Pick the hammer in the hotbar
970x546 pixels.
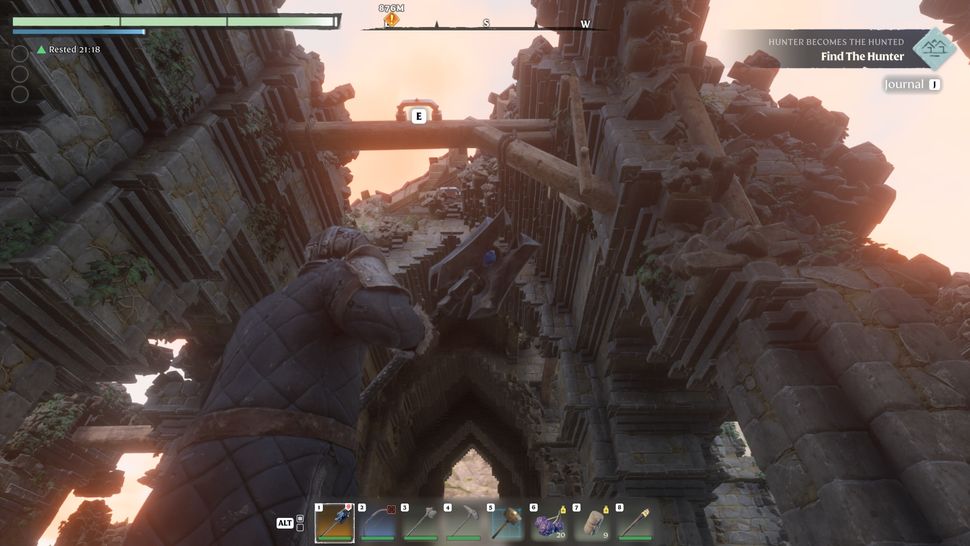click(506, 522)
